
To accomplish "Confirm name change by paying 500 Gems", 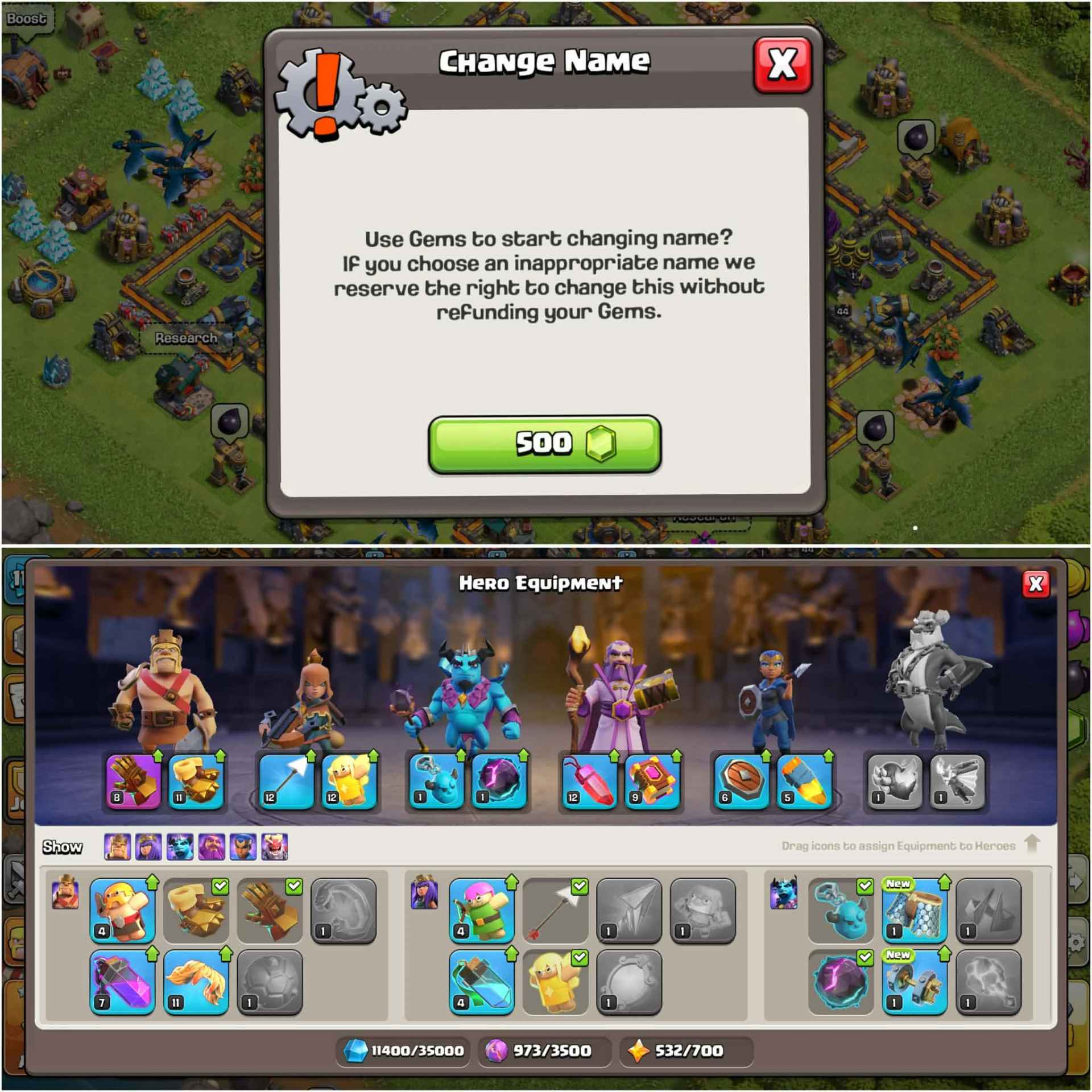I will [543, 445].
